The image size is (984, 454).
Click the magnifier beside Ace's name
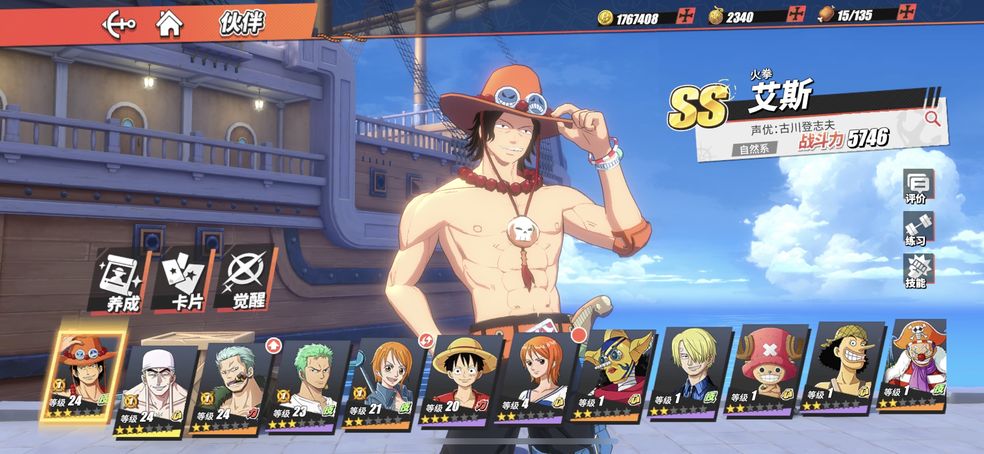[x=932, y=118]
